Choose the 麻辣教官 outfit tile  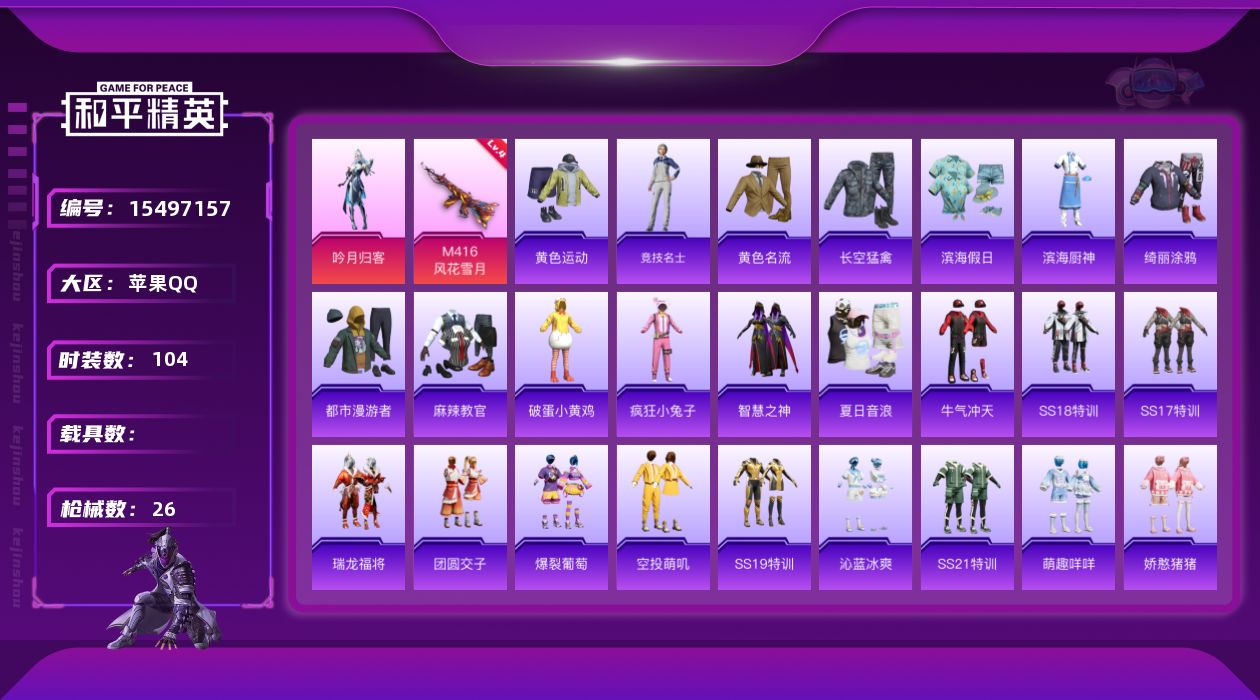point(460,364)
